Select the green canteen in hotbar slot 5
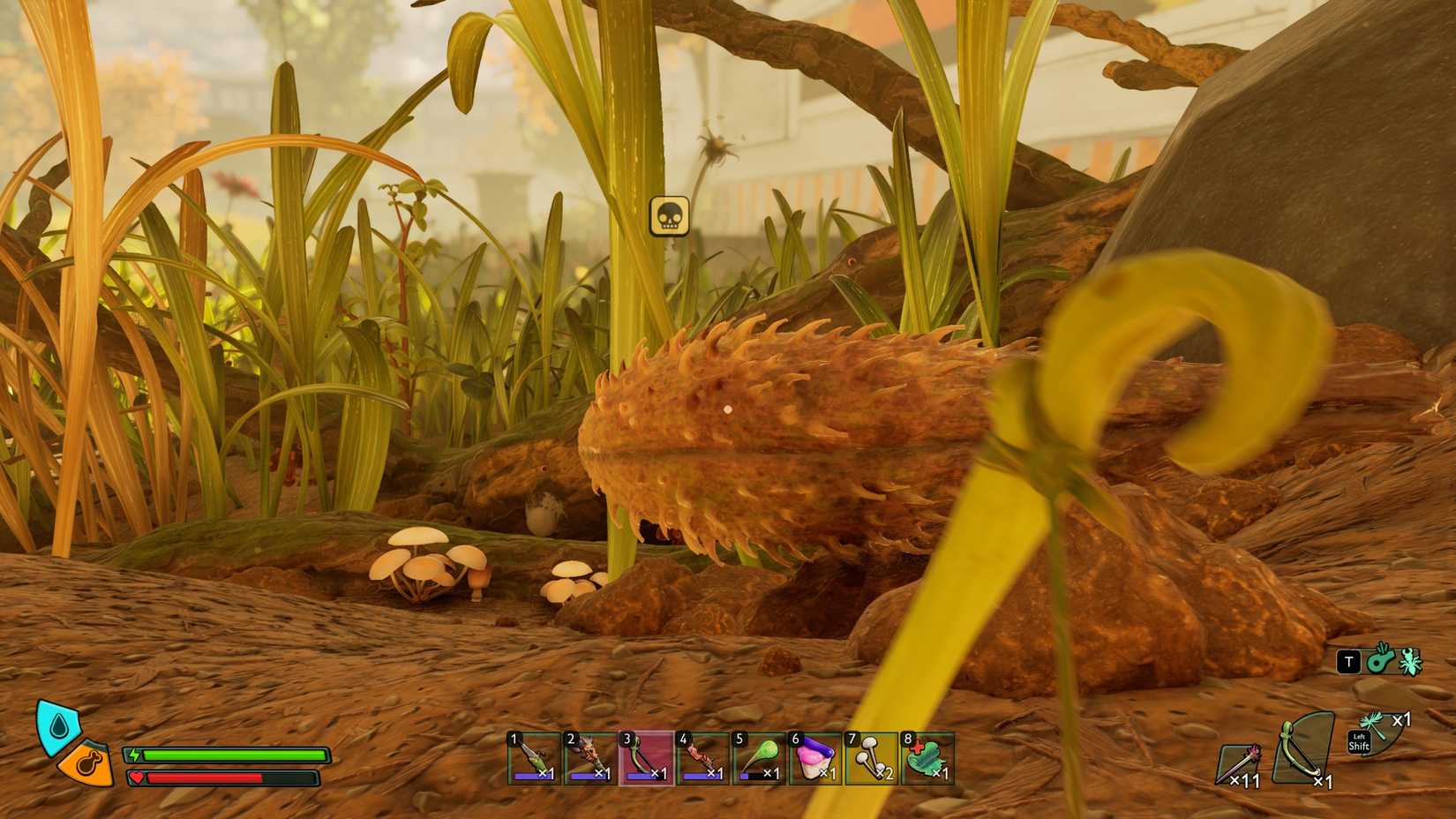The height and width of the screenshot is (819, 1456). click(760, 761)
